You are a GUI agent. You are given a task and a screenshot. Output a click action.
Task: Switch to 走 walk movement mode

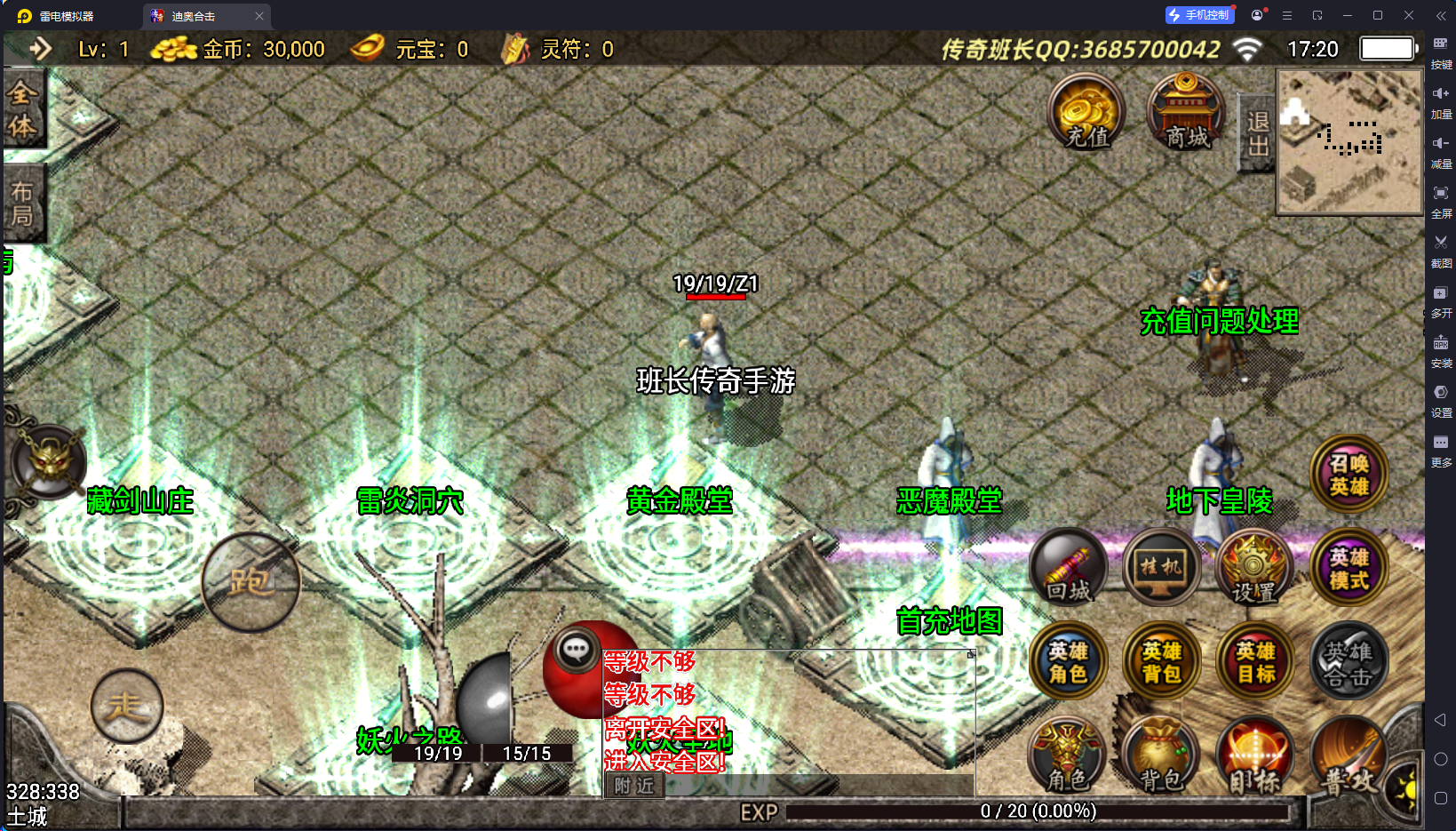pyautogui.click(x=127, y=706)
